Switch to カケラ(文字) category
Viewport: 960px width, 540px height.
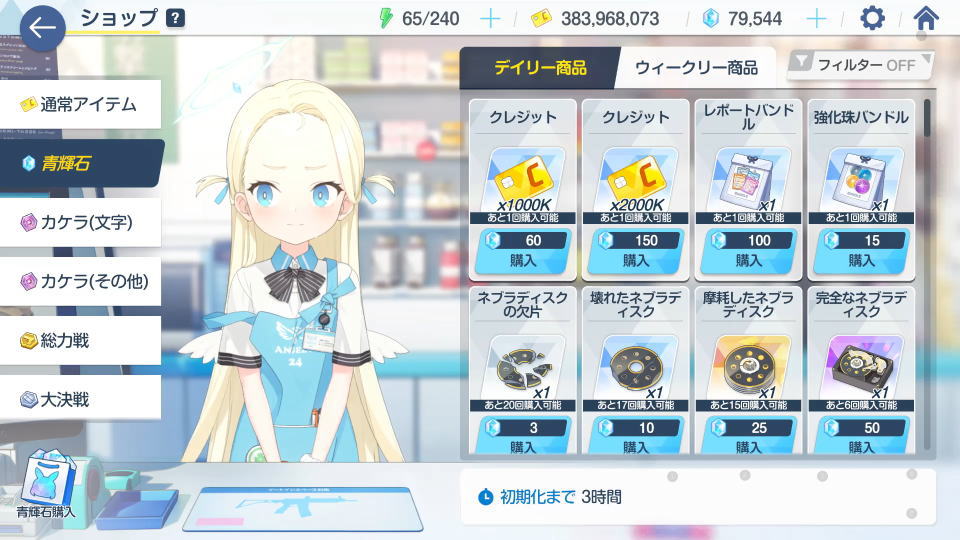[x=80, y=222]
